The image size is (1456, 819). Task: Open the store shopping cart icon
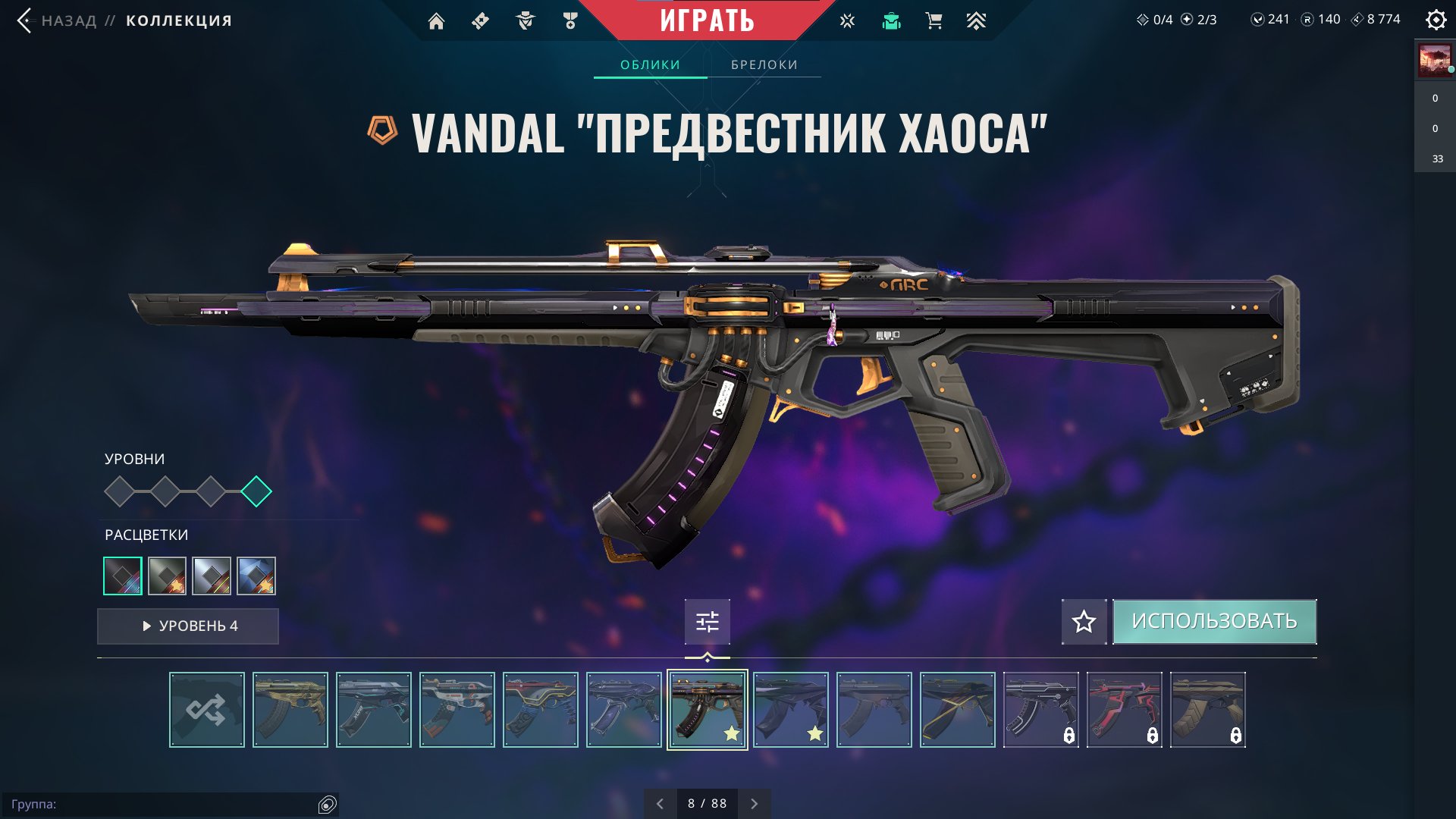click(x=934, y=21)
